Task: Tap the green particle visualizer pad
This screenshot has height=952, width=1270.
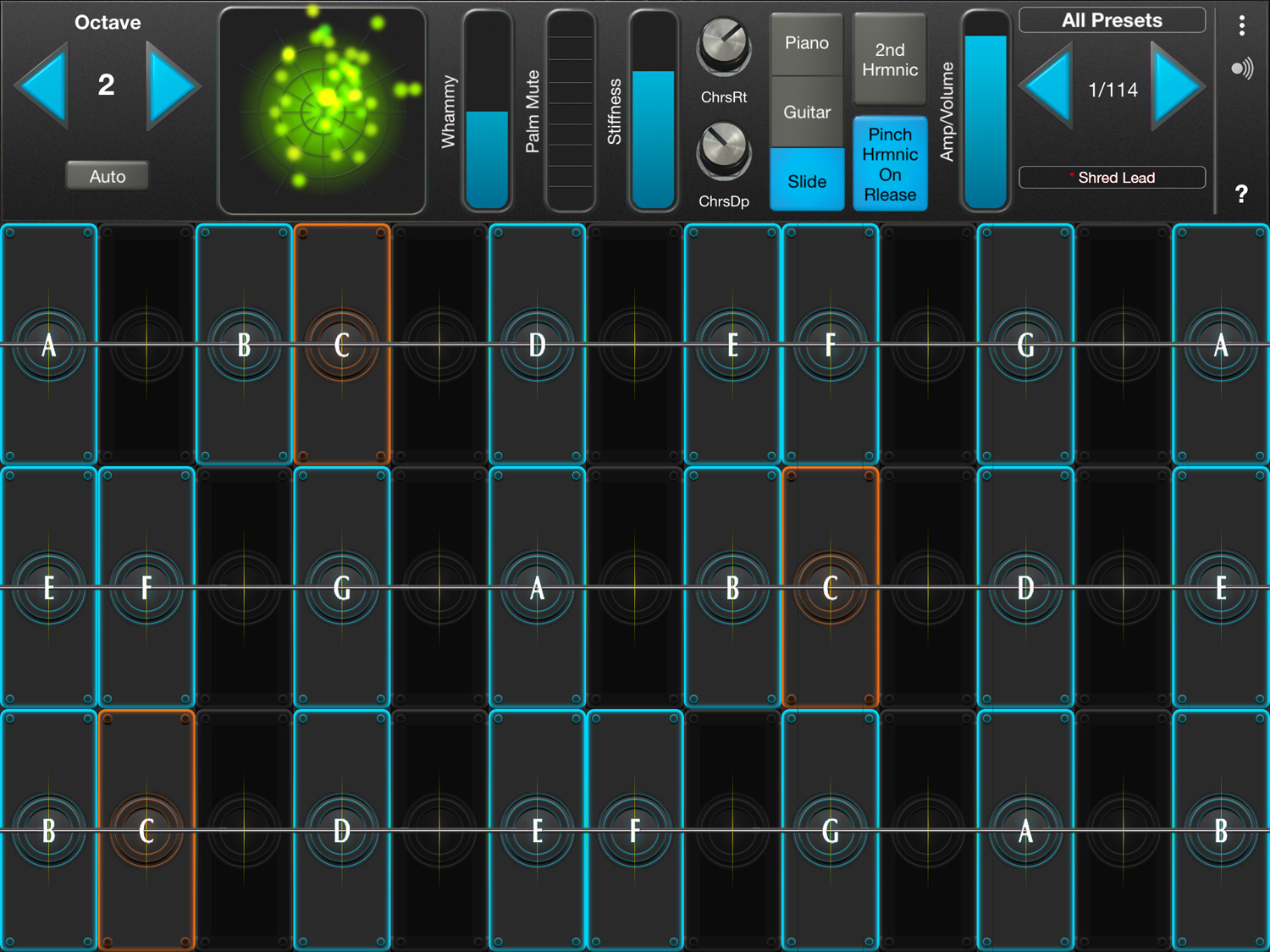Action: click(x=322, y=110)
